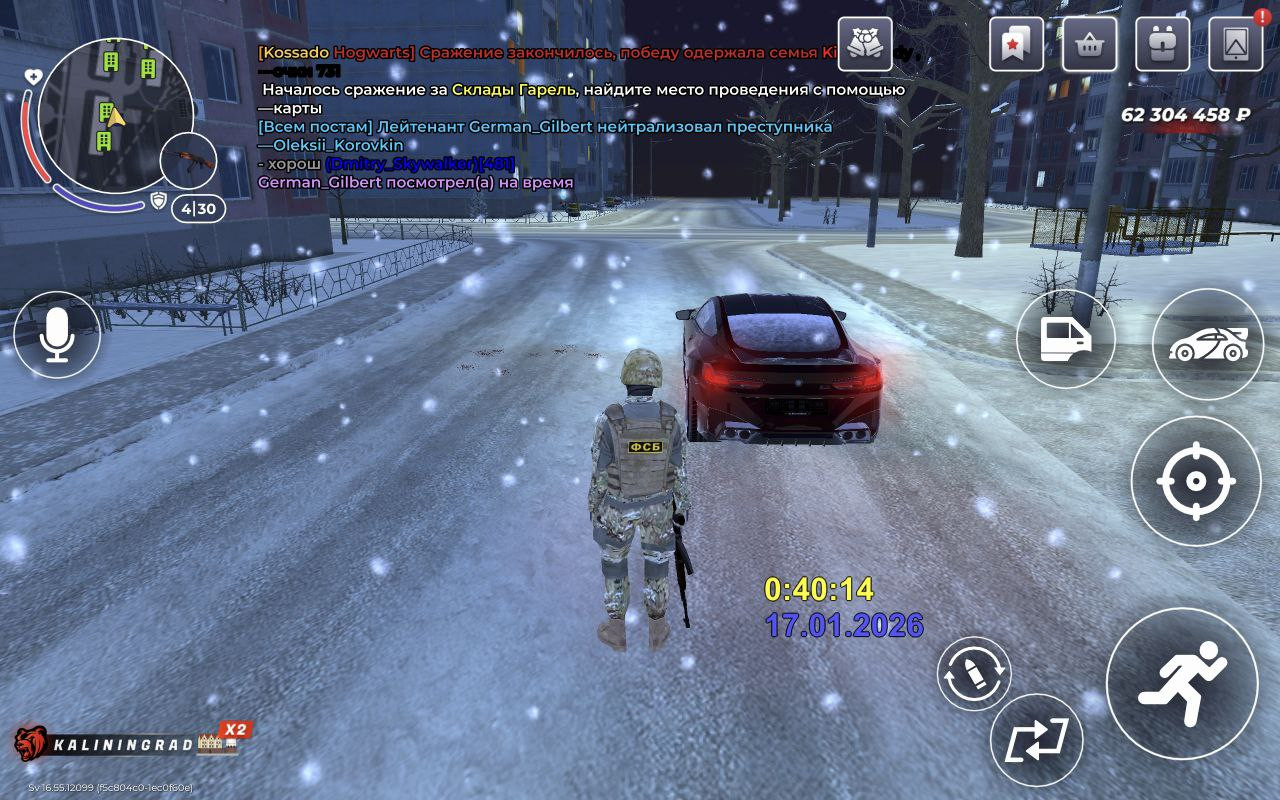This screenshot has width=1280, height=800.
Task: Select the AK rifle weapon icon
Action: [188, 160]
